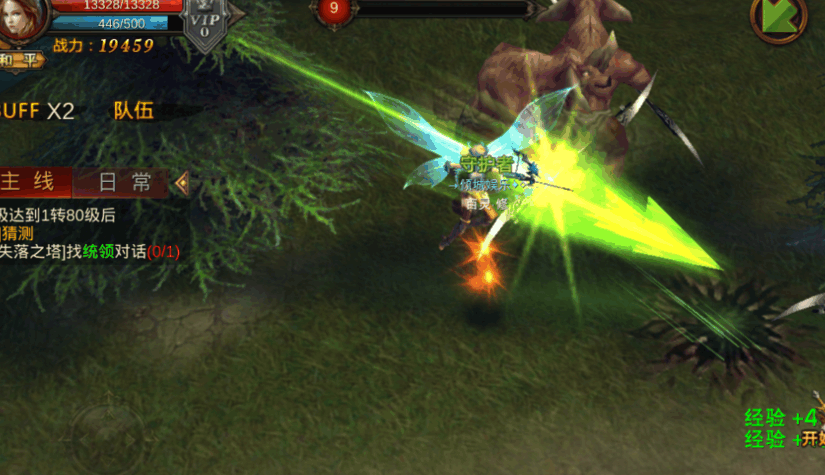Open the BUFF X2 panel
The height and width of the screenshot is (475, 825).
coord(36,111)
